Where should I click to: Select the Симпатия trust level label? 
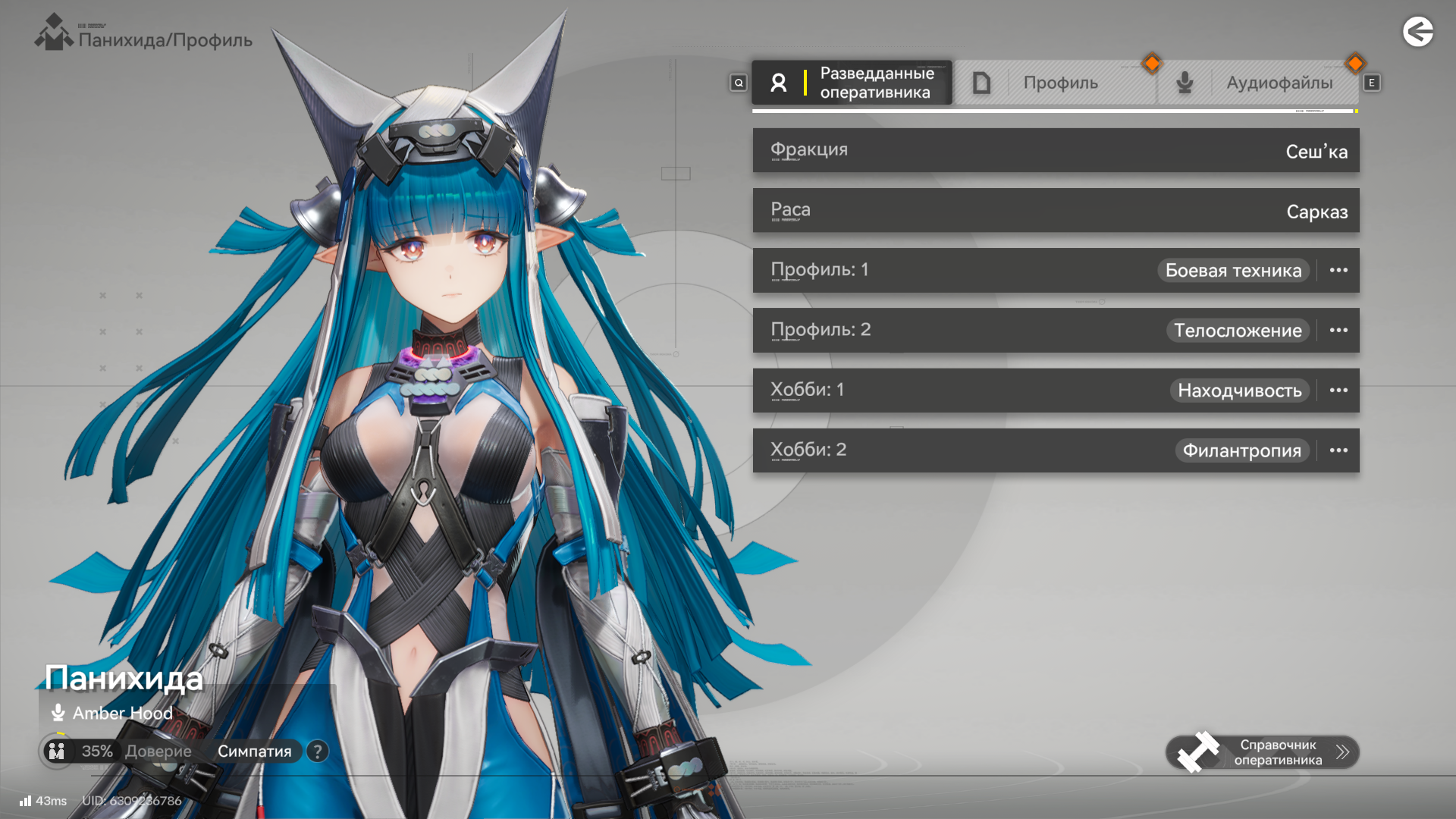pos(254,752)
